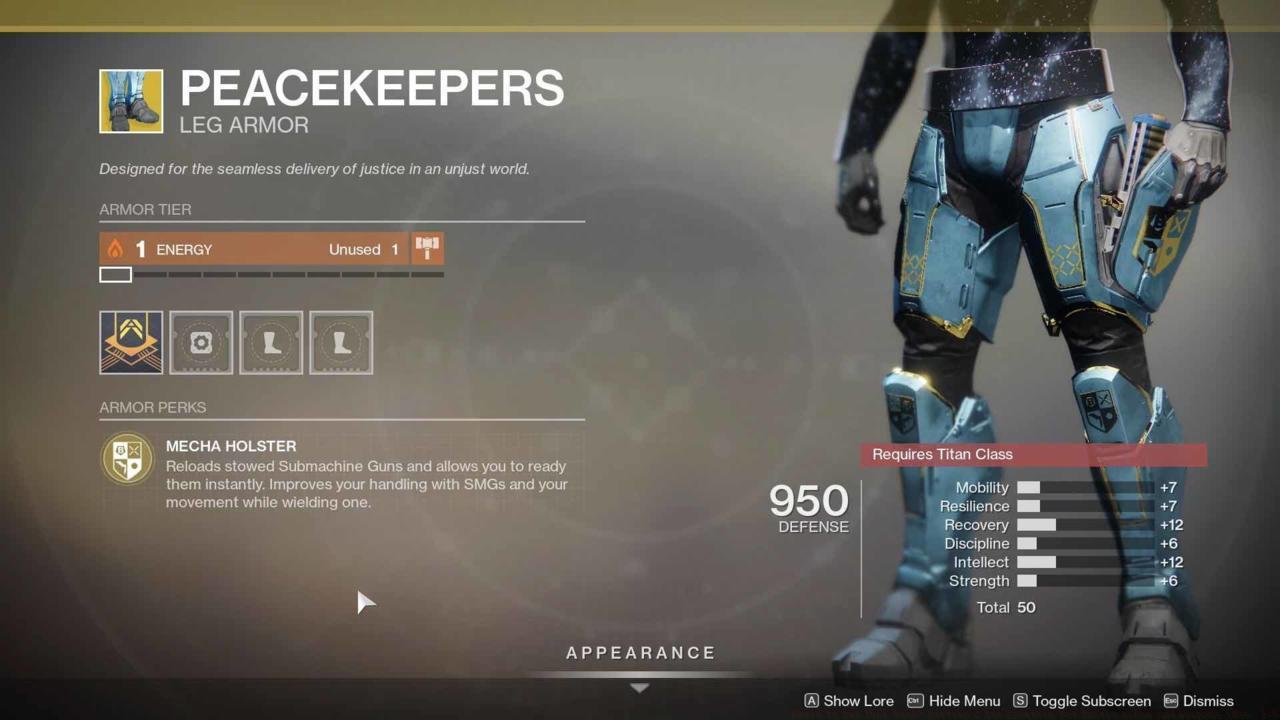Screen dimensions: 1280x720
Task: Click the 950 Defense value
Action: point(807,501)
